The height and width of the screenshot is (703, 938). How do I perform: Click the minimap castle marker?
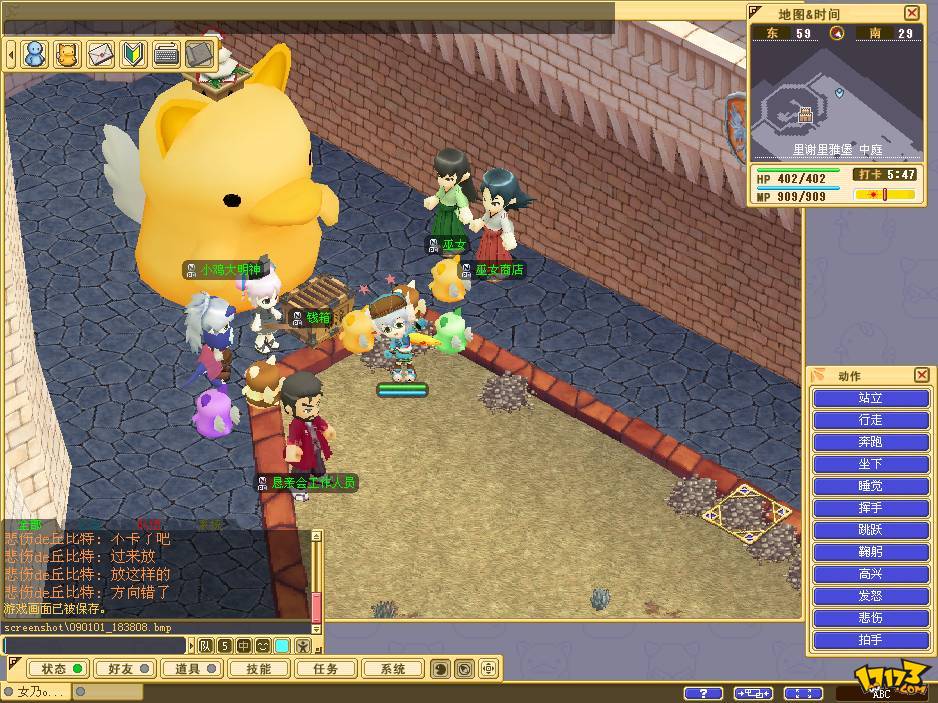[805, 116]
